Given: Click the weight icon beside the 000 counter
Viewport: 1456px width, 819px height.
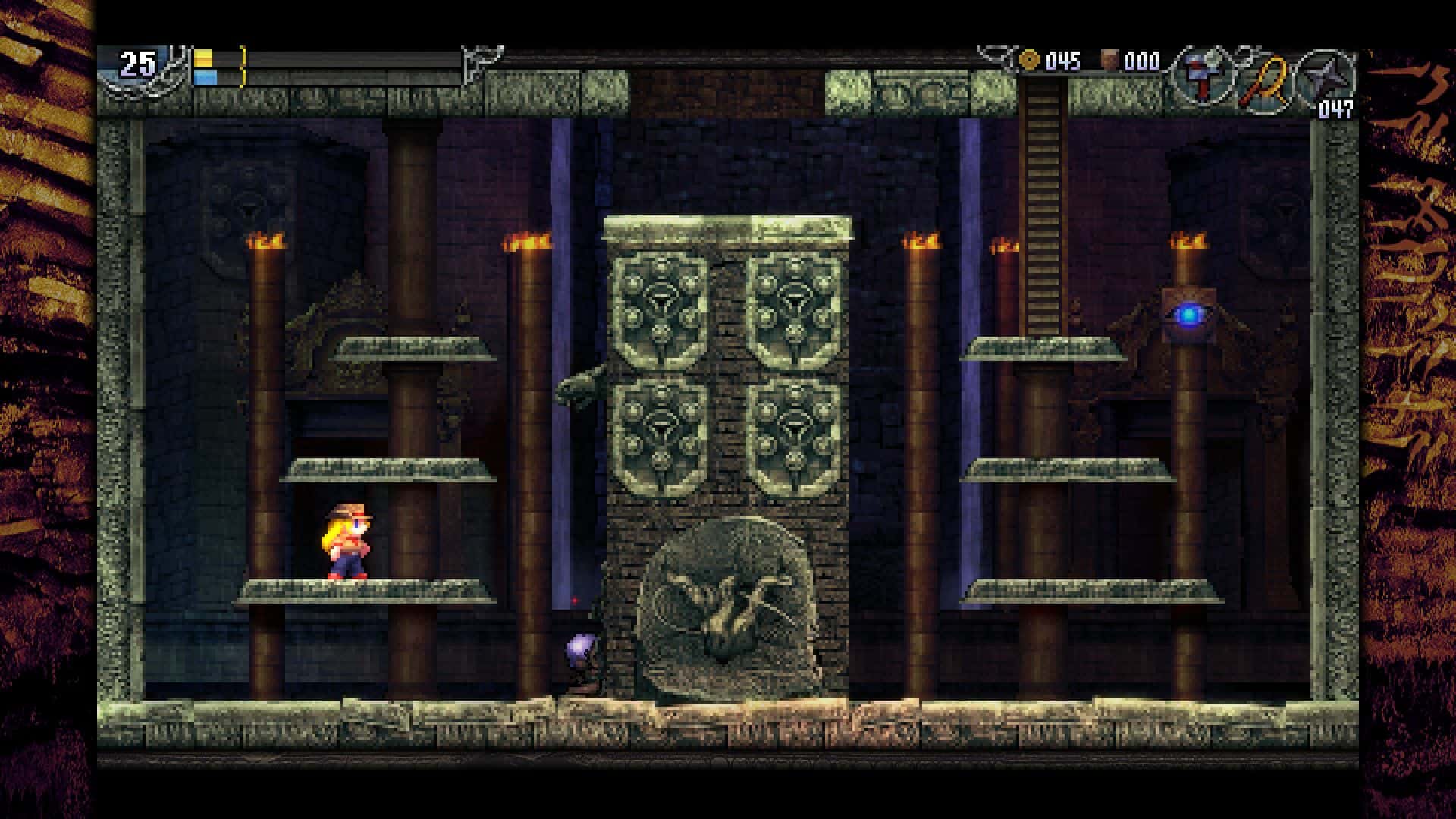Looking at the screenshot, I should 1109,58.
